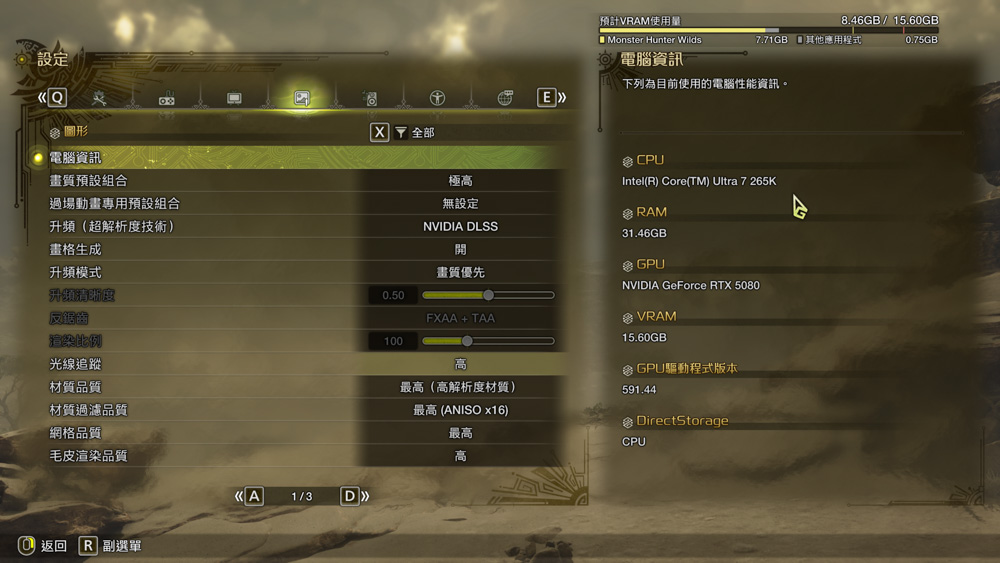Open the 全部 filter selector
Image resolution: width=1000 pixels, height=563 pixels.
[x=414, y=132]
